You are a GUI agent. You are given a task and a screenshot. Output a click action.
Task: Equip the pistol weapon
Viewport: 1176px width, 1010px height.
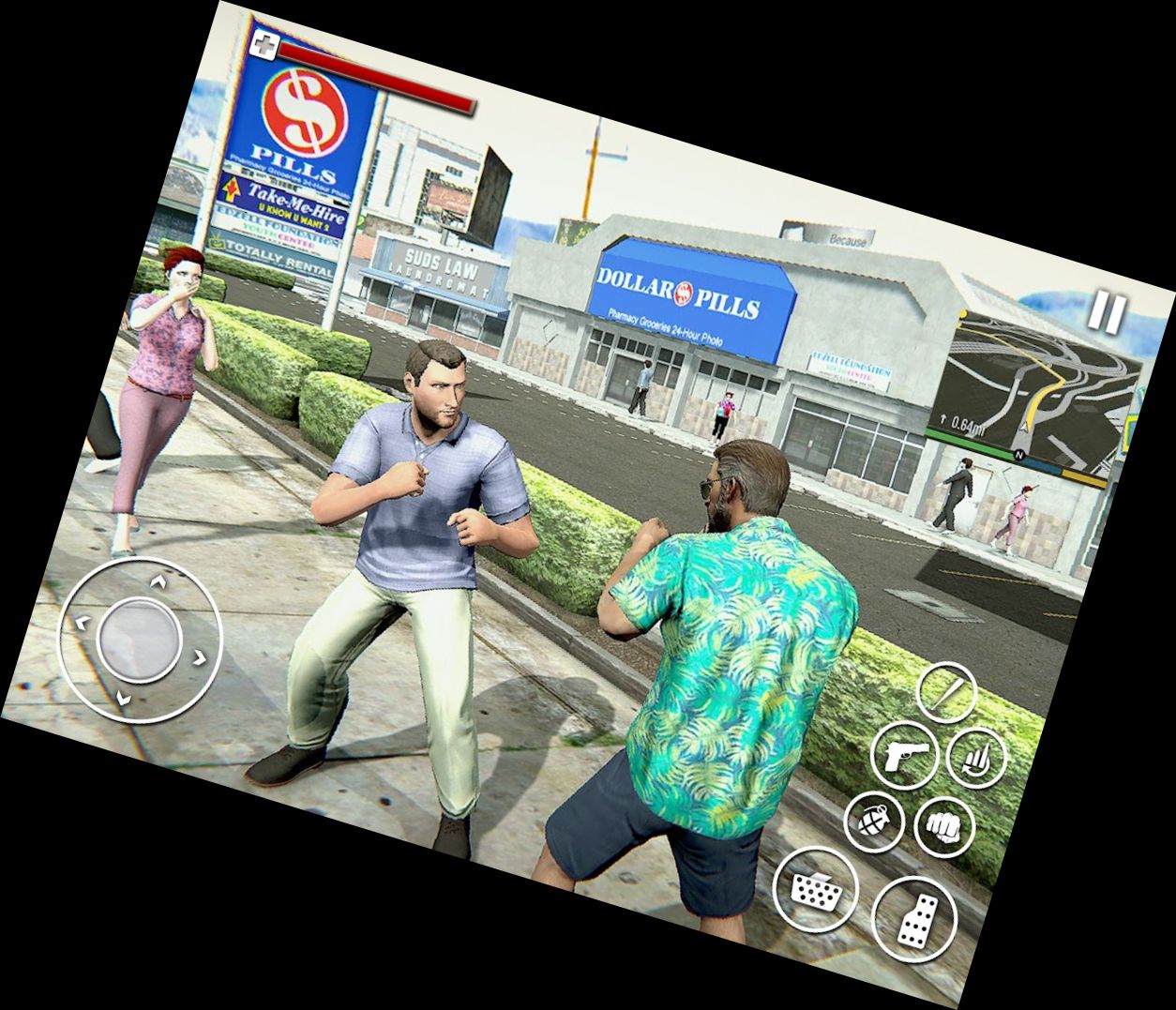pos(904,753)
